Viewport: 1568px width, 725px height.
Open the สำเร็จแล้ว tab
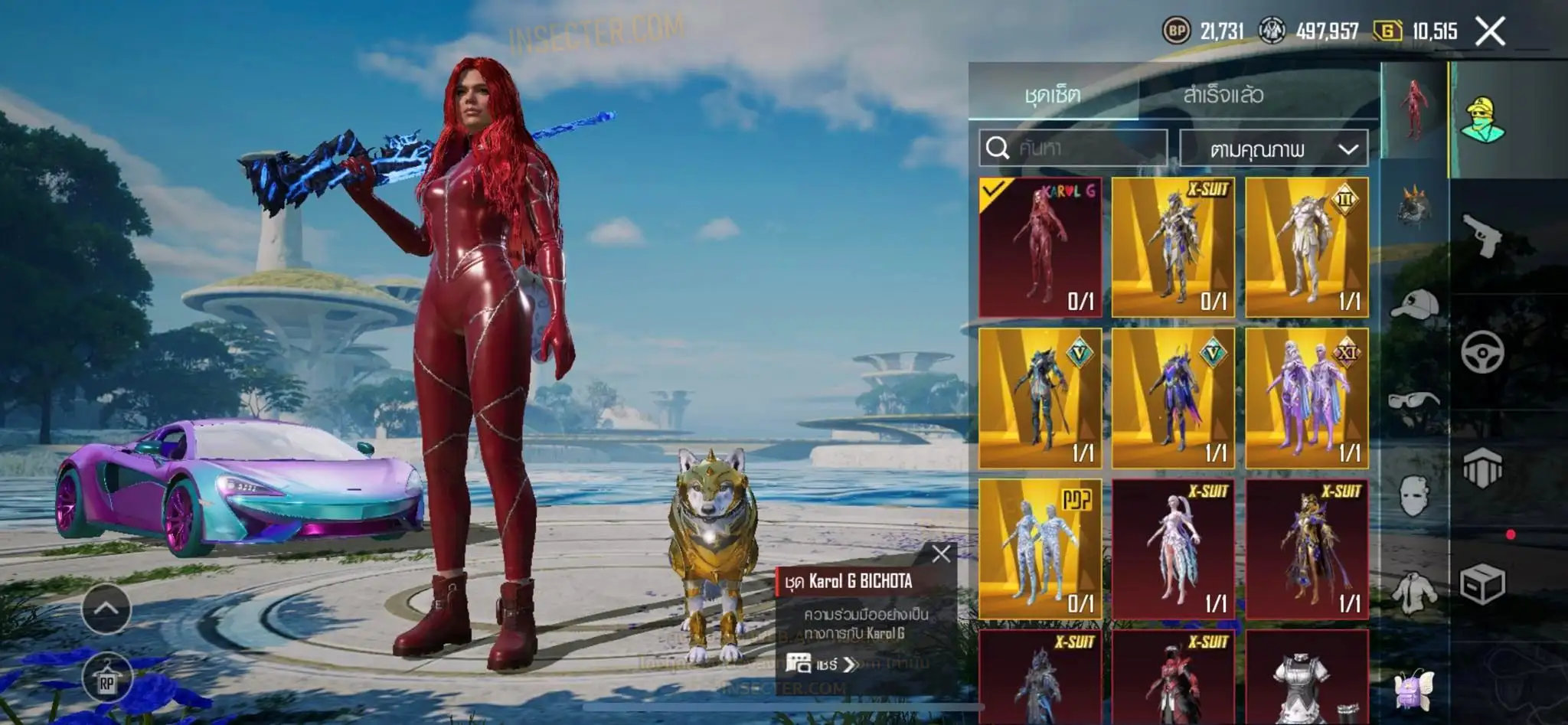1223,95
